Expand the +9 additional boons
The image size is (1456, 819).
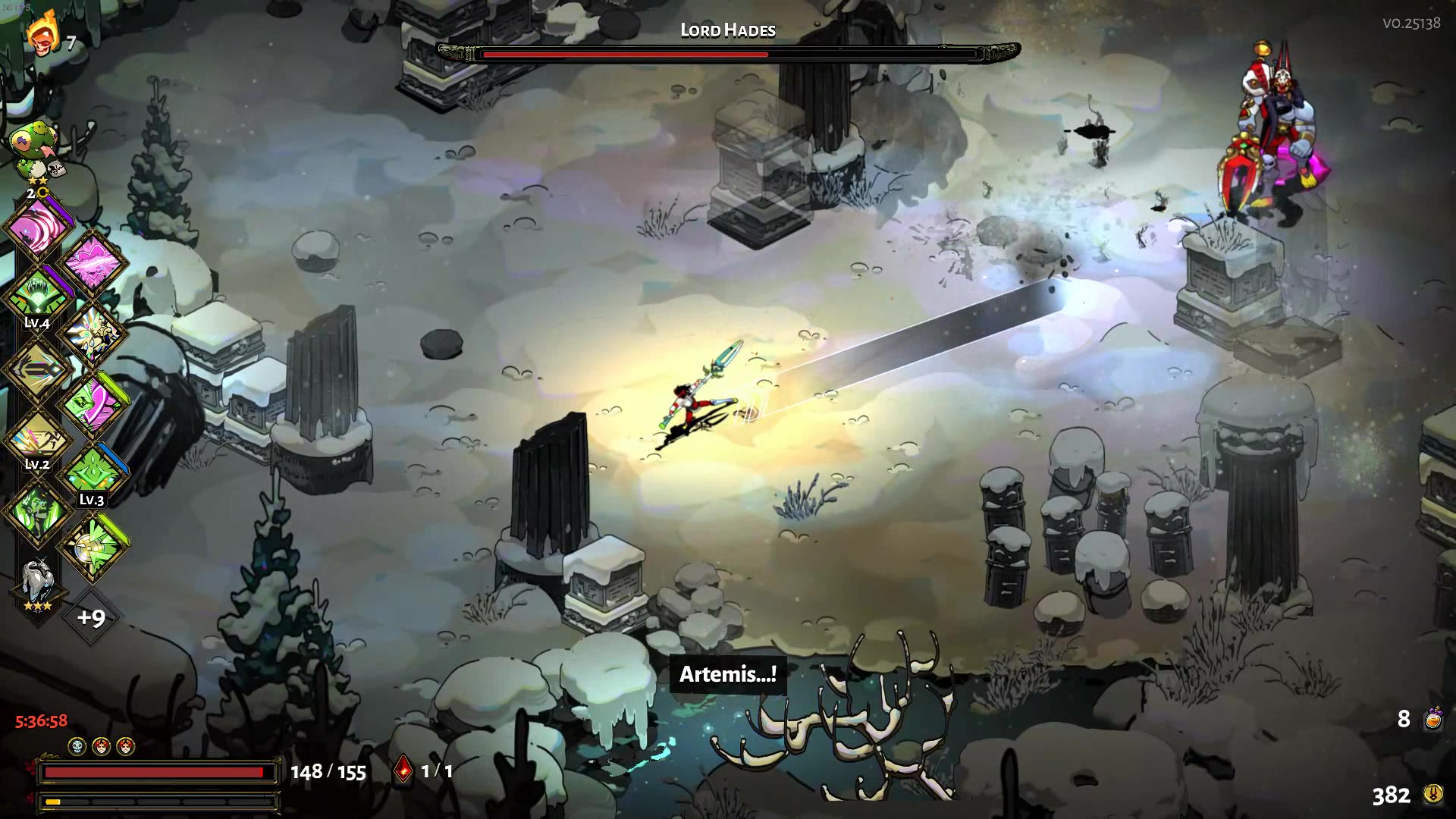[91, 617]
